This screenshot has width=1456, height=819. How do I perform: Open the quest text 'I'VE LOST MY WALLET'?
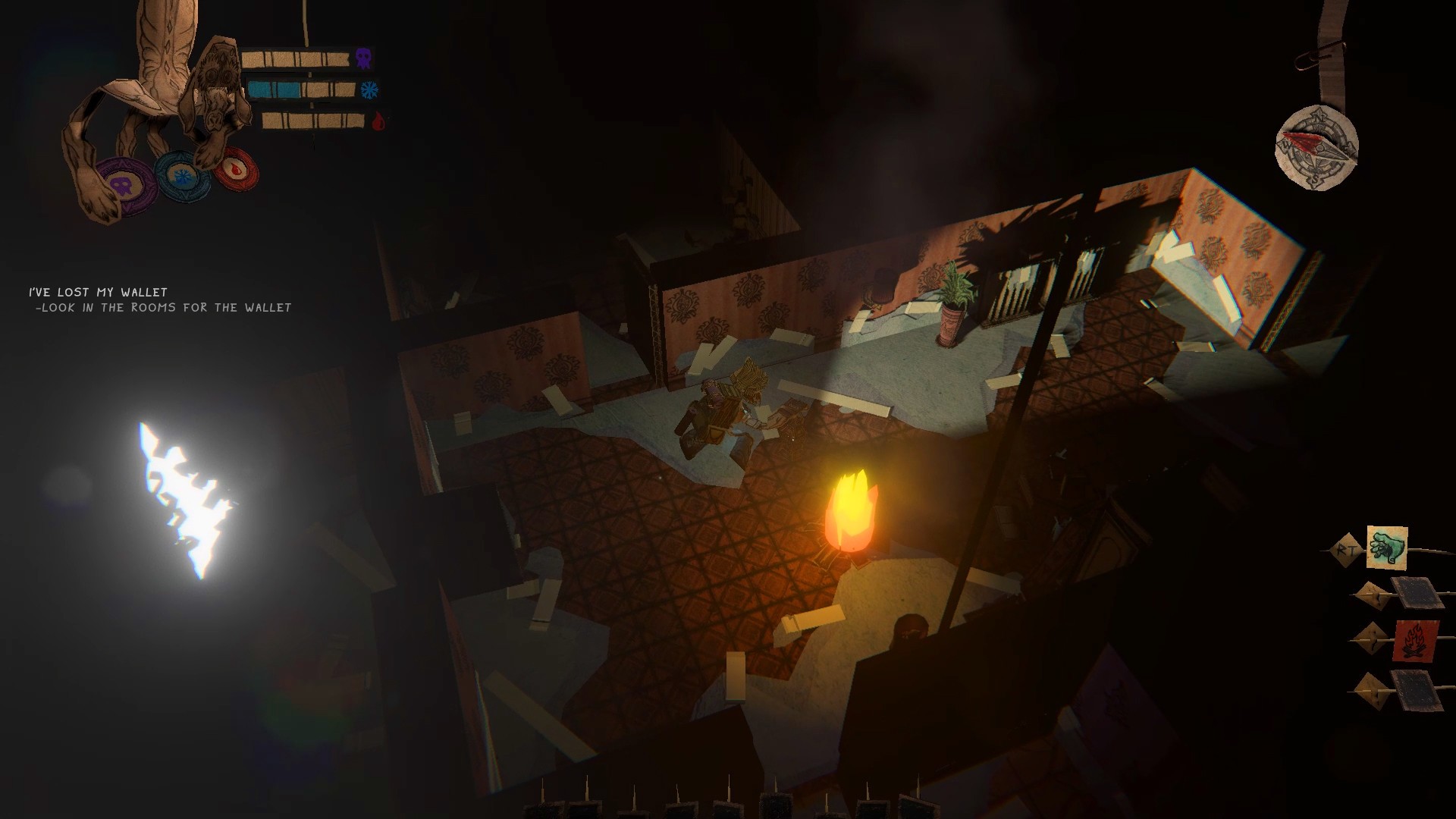coord(97,290)
